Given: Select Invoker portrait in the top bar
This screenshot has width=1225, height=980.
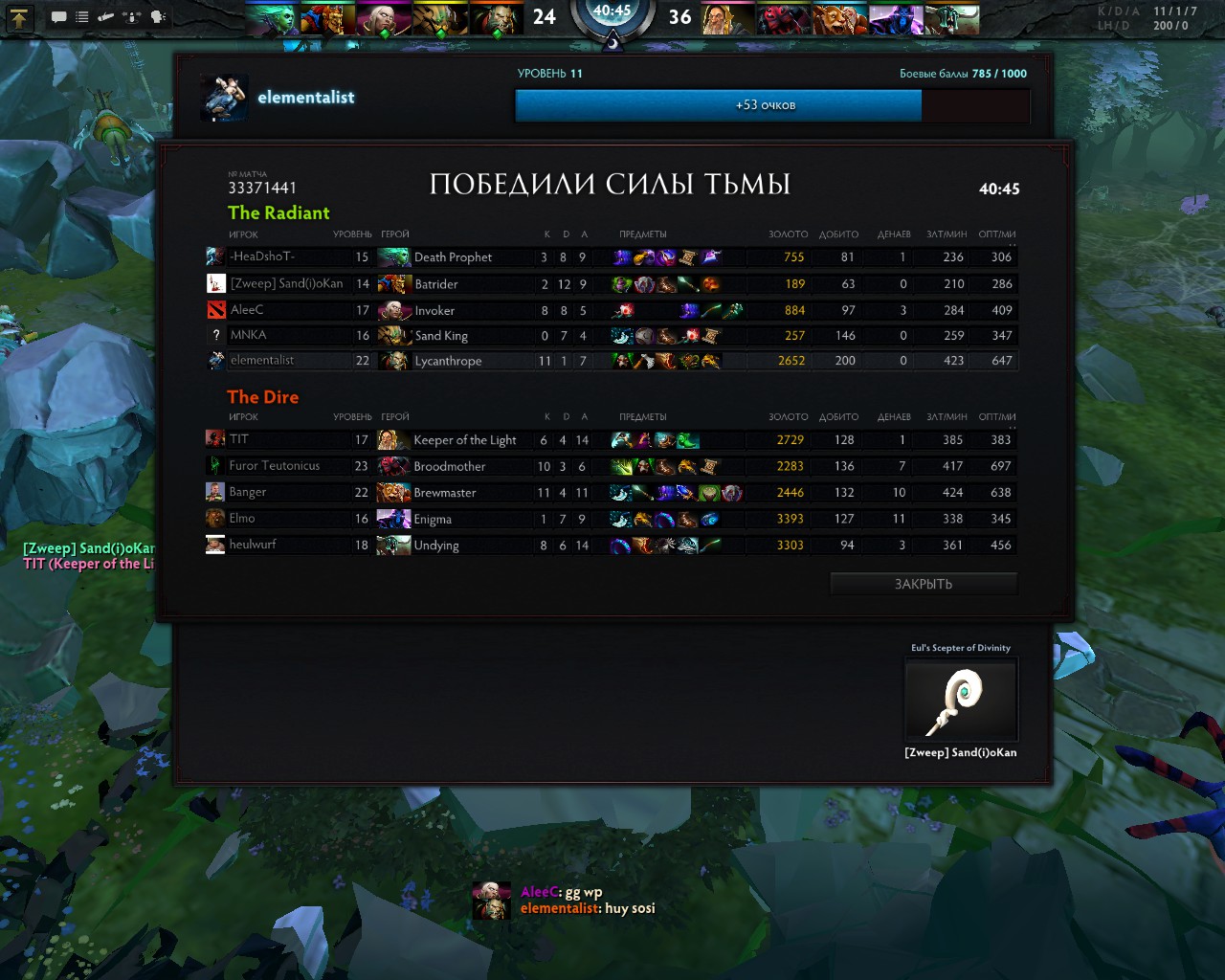Looking at the screenshot, I should pyautogui.click(x=384, y=19).
